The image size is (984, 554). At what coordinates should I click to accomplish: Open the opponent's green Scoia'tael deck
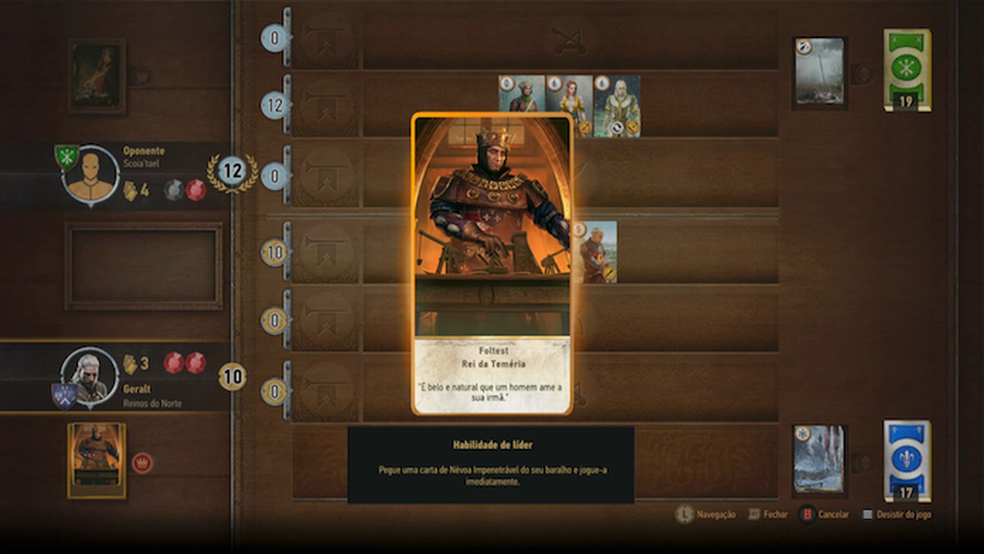[907, 68]
